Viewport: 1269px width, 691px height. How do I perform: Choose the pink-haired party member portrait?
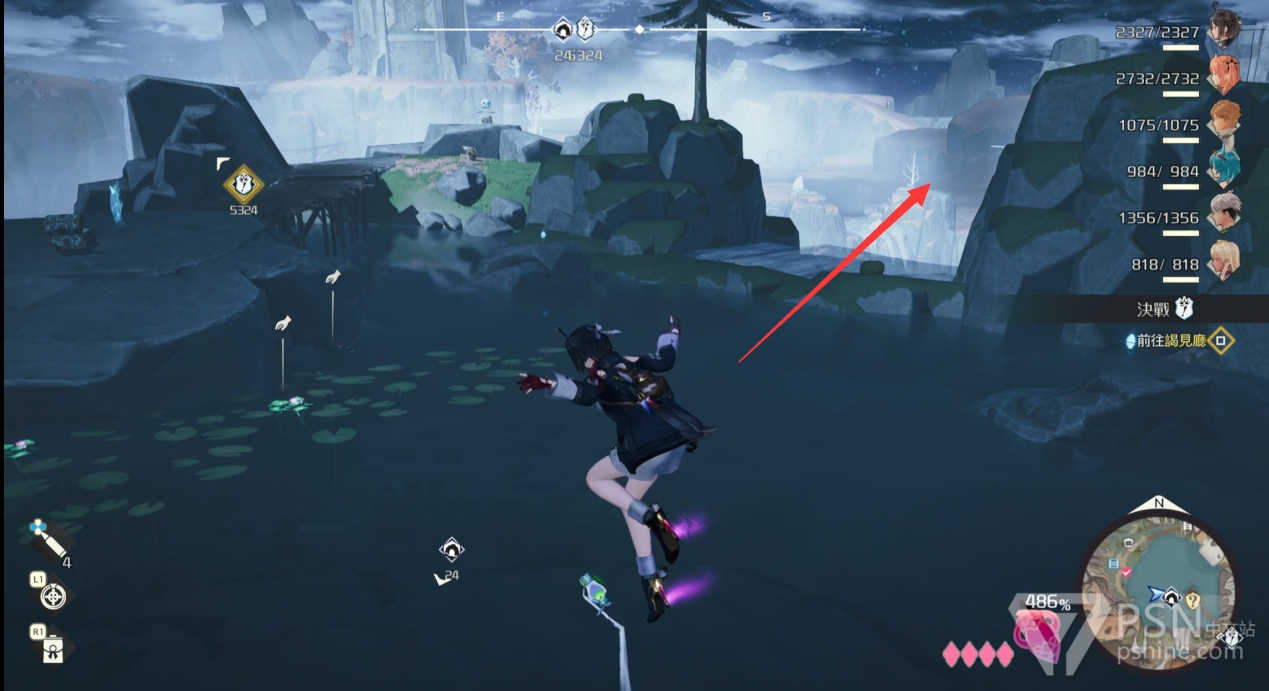[x=1223, y=73]
